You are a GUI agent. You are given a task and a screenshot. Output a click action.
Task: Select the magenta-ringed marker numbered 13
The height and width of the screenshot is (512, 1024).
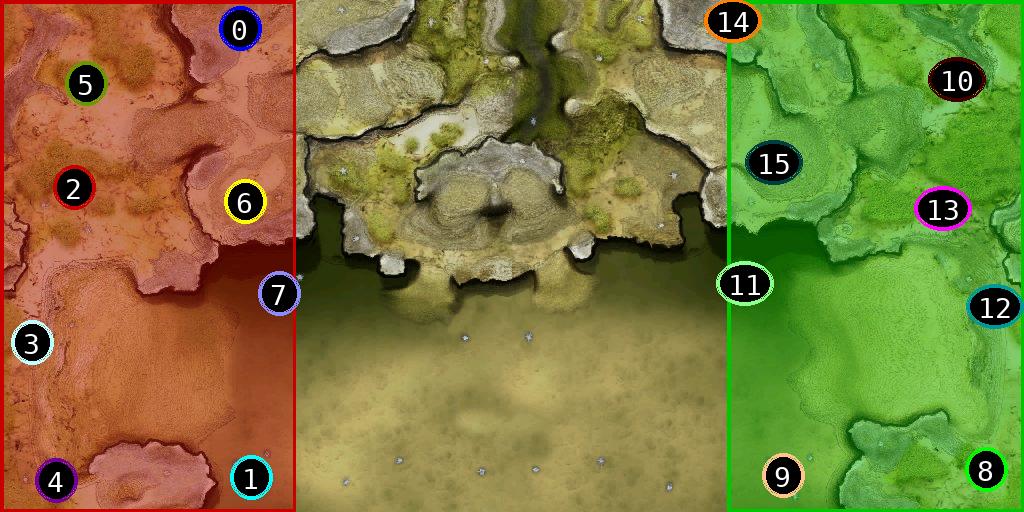click(943, 209)
